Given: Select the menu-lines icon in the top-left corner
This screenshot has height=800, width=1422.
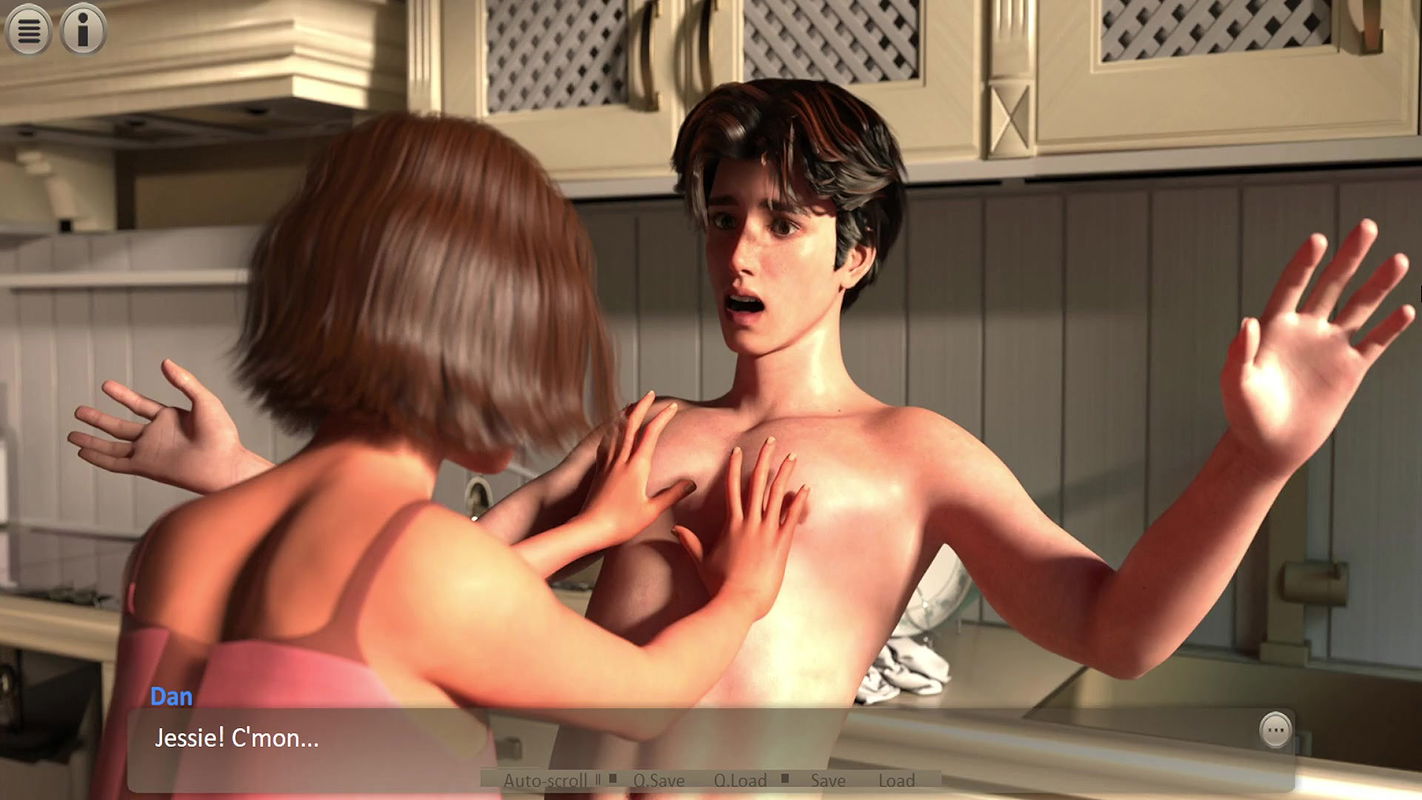Looking at the screenshot, I should click(28, 30).
